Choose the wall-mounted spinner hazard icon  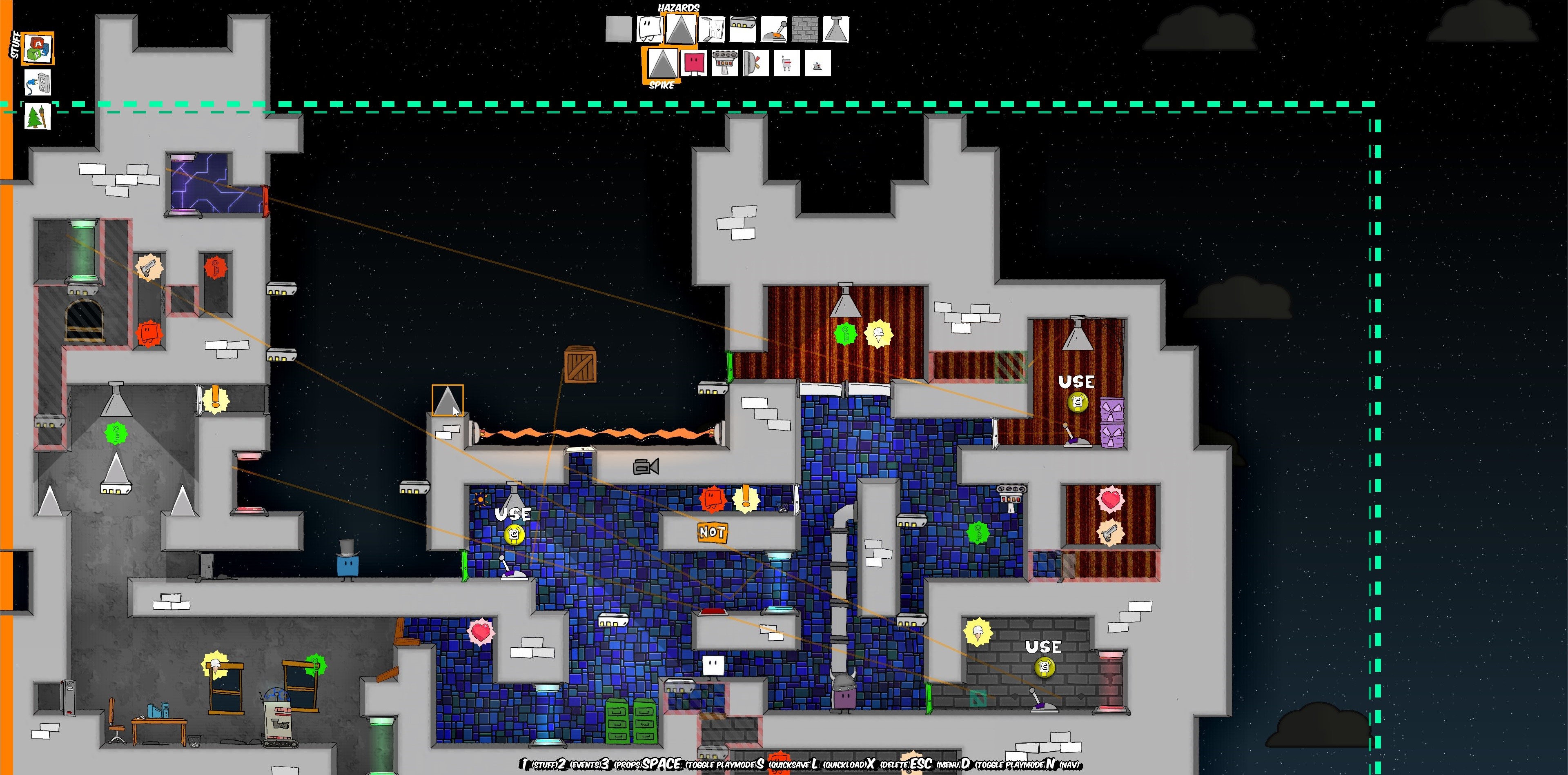(x=756, y=64)
